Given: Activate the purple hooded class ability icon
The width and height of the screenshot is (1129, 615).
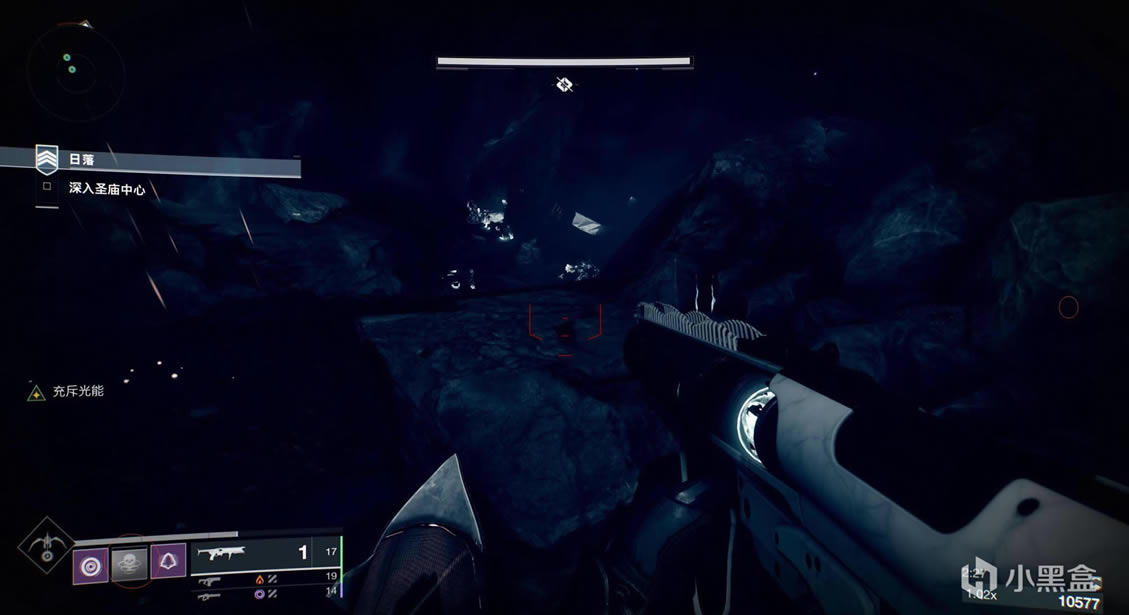Looking at the screenshot, I should [x=167, y=565].
